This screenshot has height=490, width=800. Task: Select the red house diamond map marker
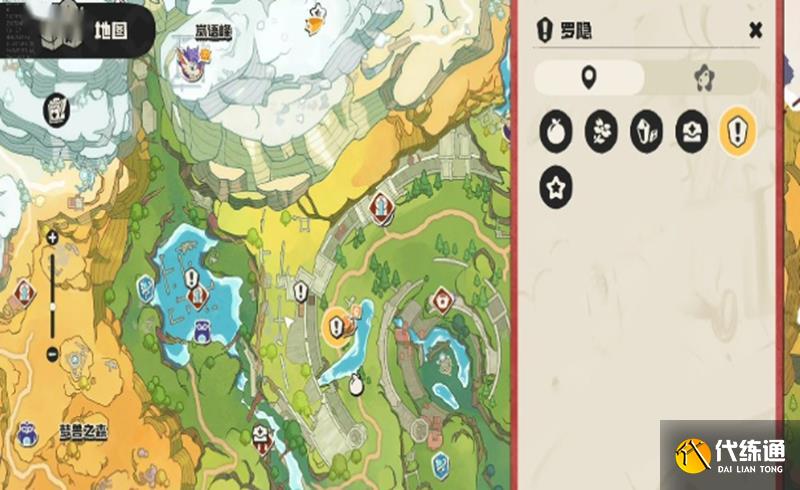coord(443,300)
